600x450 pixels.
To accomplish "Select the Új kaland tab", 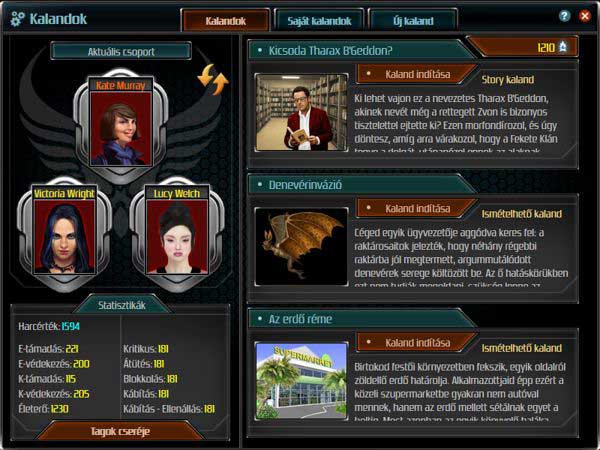I will click(412, 19).
